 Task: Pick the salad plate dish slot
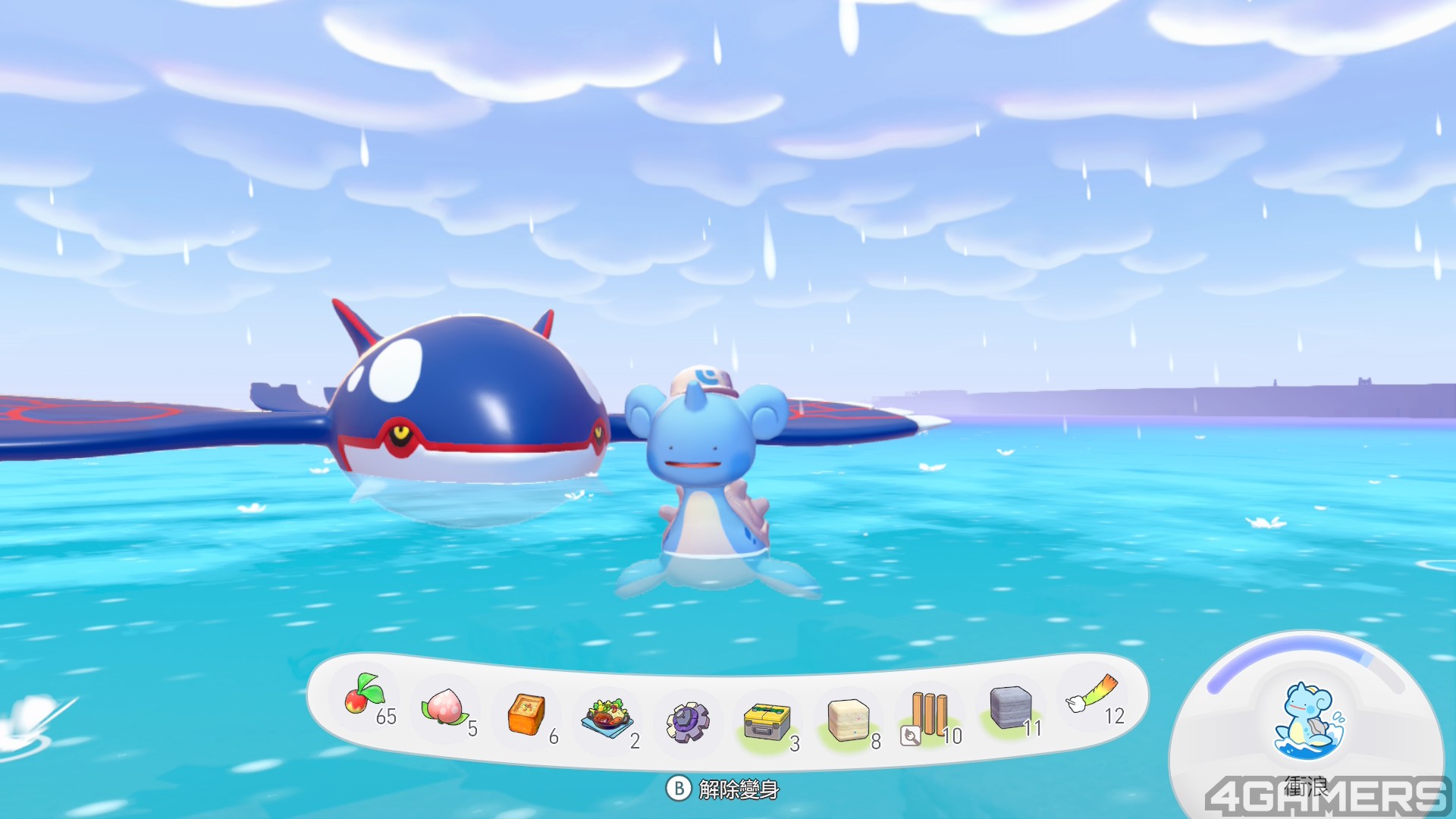tap(607, 717)
